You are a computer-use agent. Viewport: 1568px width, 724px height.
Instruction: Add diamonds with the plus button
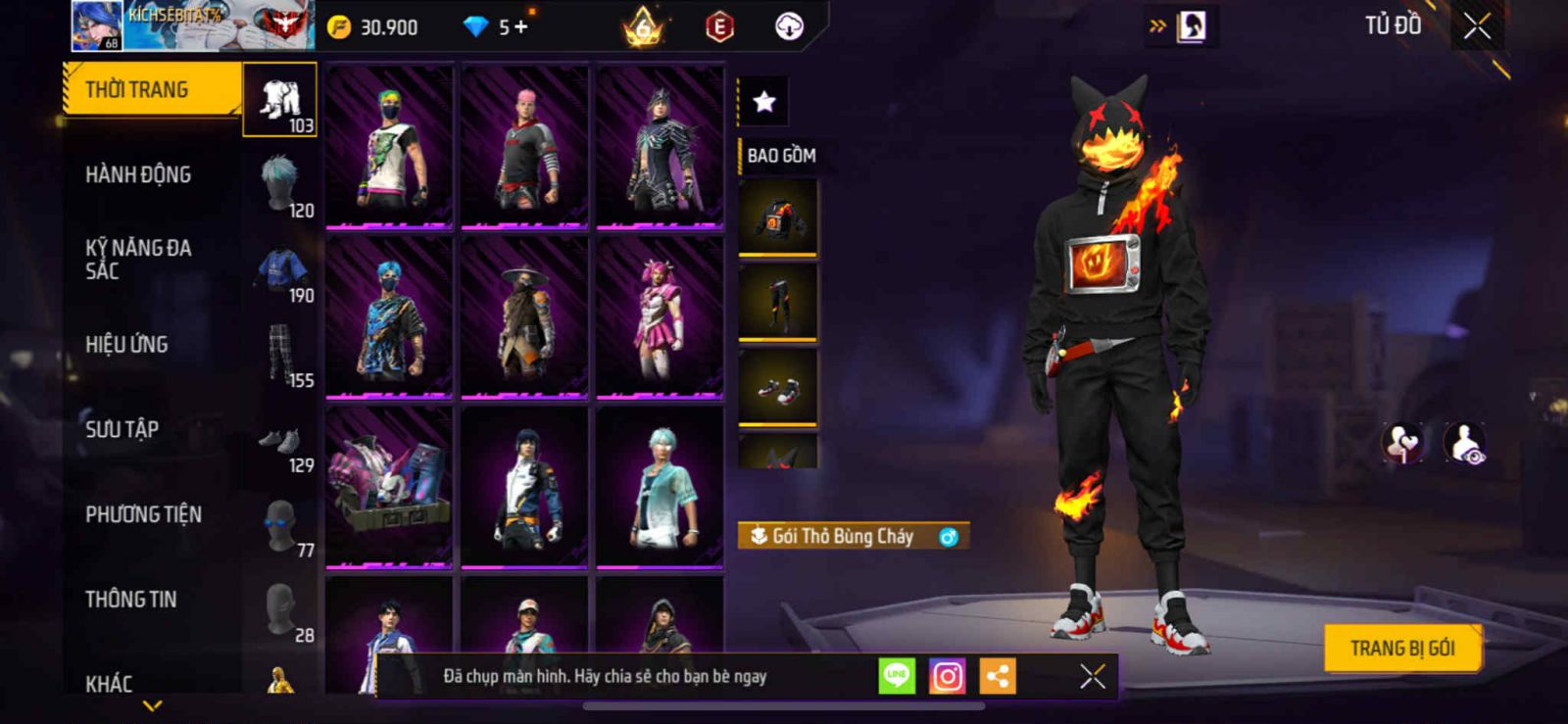(520, 27)
